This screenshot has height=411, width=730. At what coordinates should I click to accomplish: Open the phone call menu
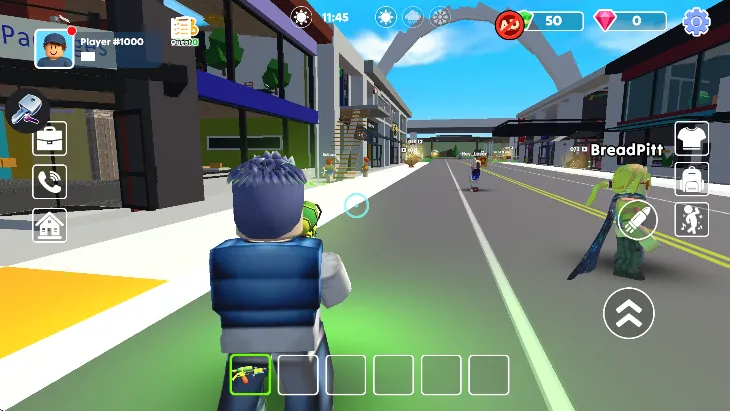pyautogui.click(x=50, y=181)
